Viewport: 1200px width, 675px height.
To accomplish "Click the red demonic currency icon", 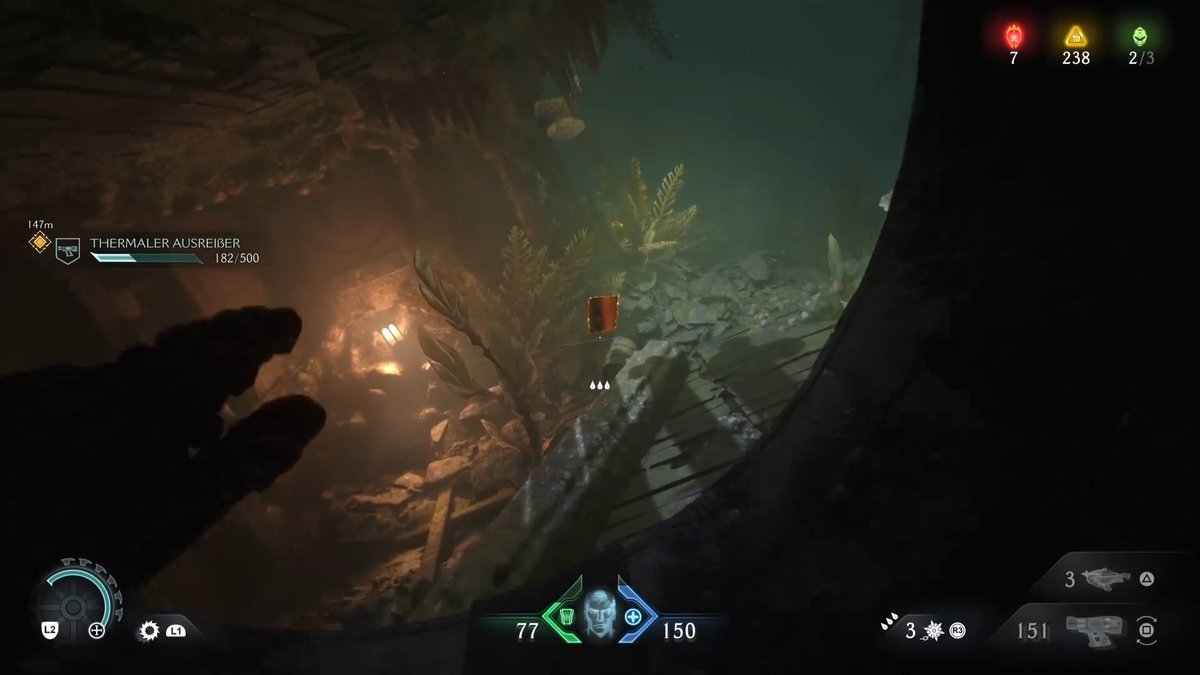I will click(1013, 37).
